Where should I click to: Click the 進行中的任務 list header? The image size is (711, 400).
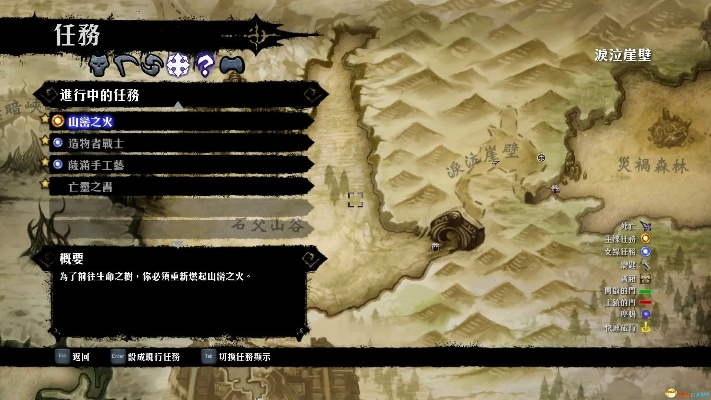100,95
